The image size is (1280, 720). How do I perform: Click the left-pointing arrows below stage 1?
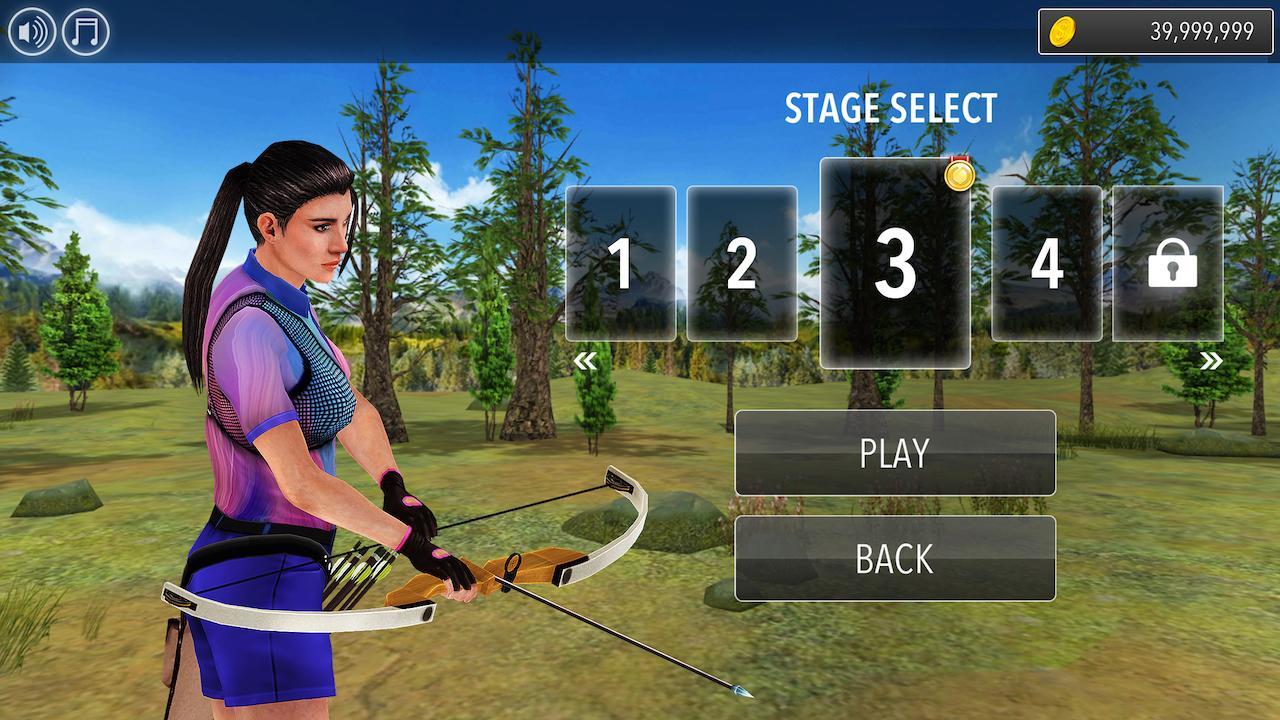(584, 362)
